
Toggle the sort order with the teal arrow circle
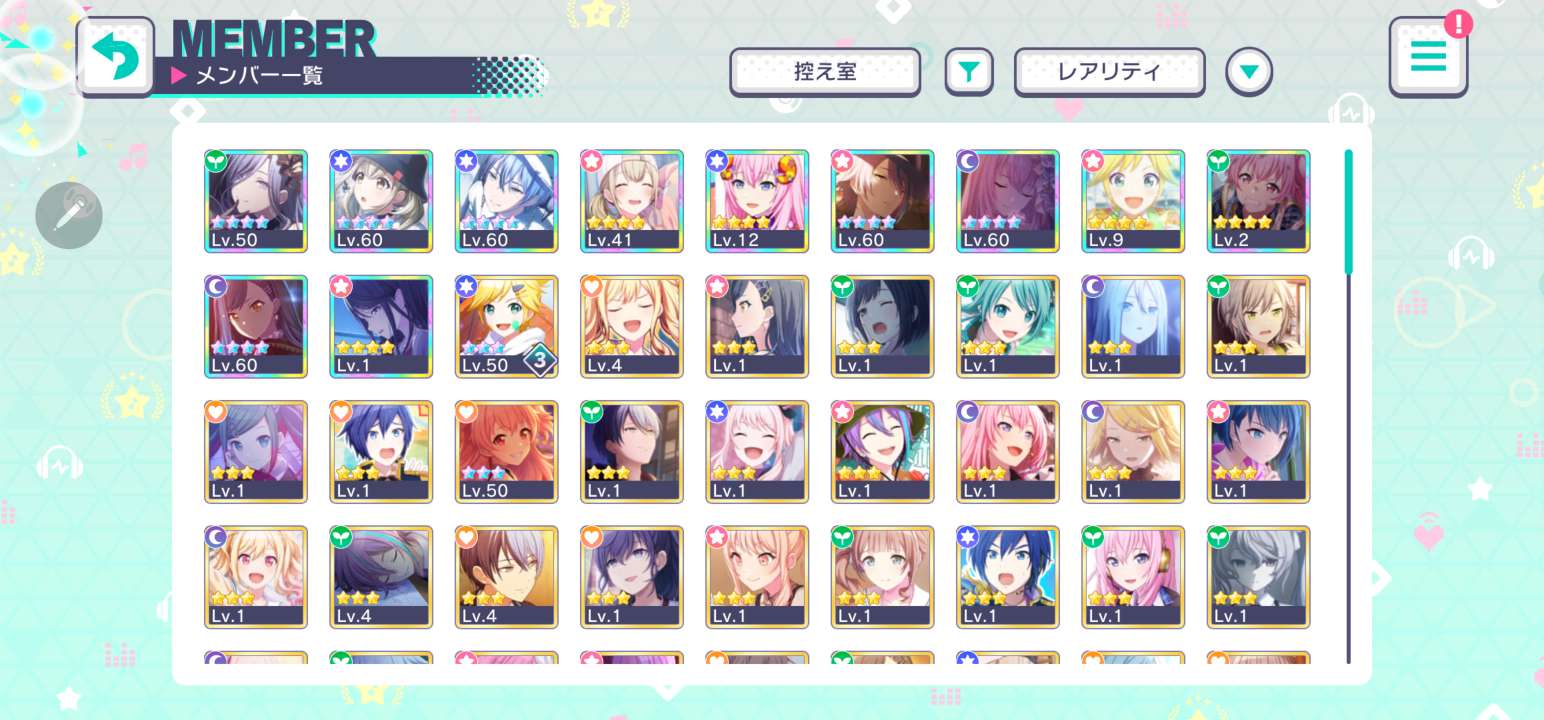pyautogui.click(x=1248, y=71)
